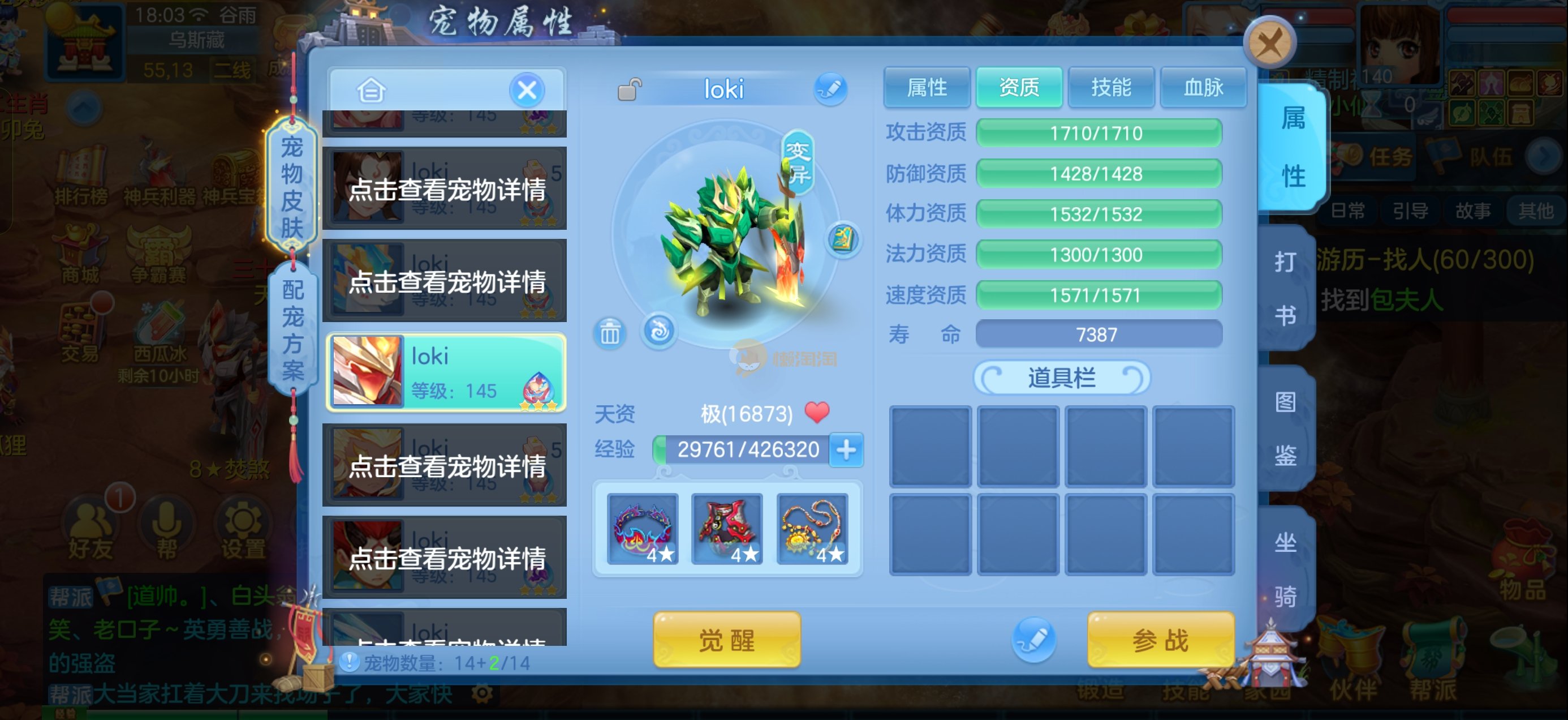Open 配宠方案 pet plan side tab

point(293,329)
